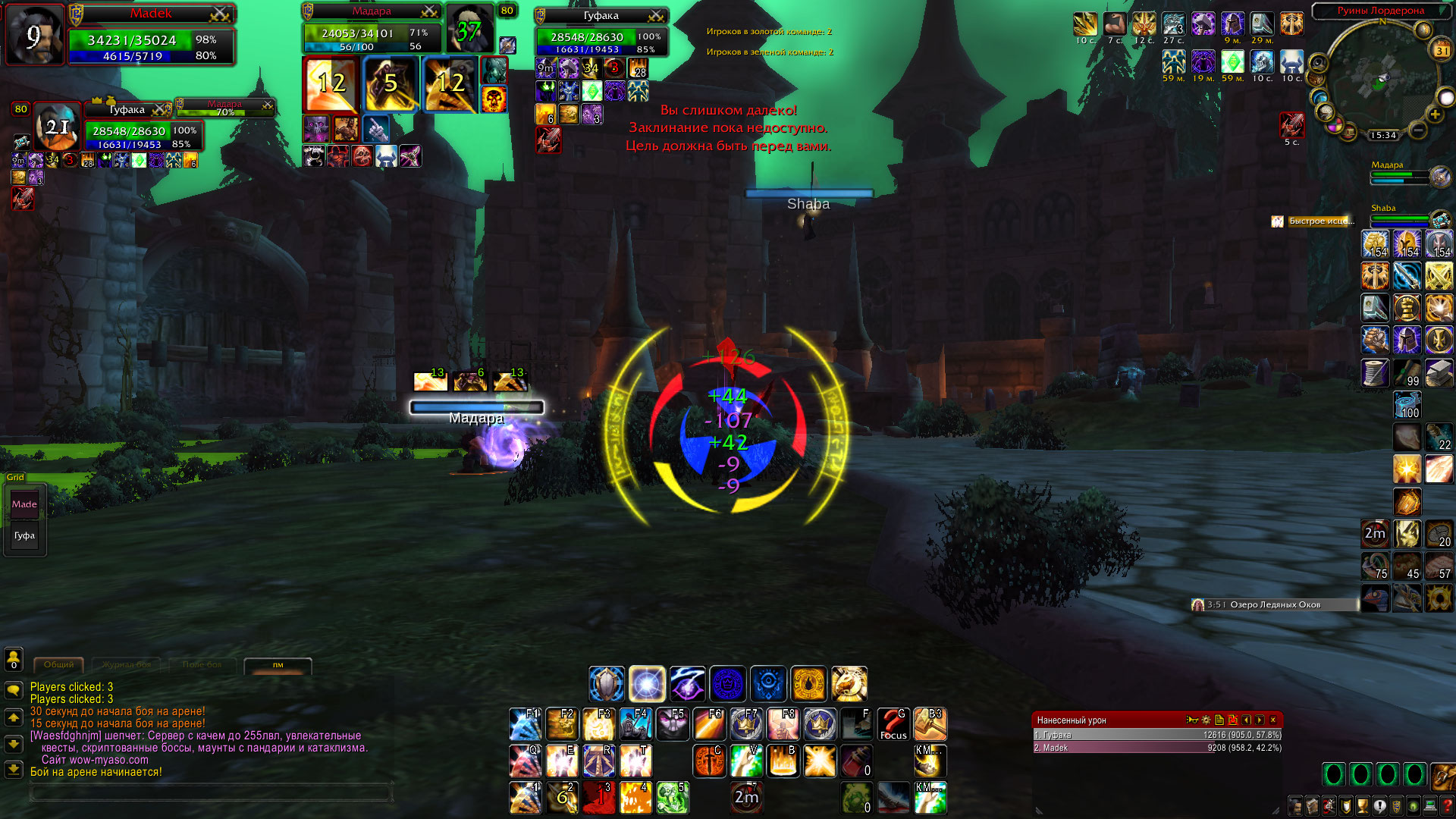Open the calendar showing day 31

pyautogui.click(x=1441, y=51)
